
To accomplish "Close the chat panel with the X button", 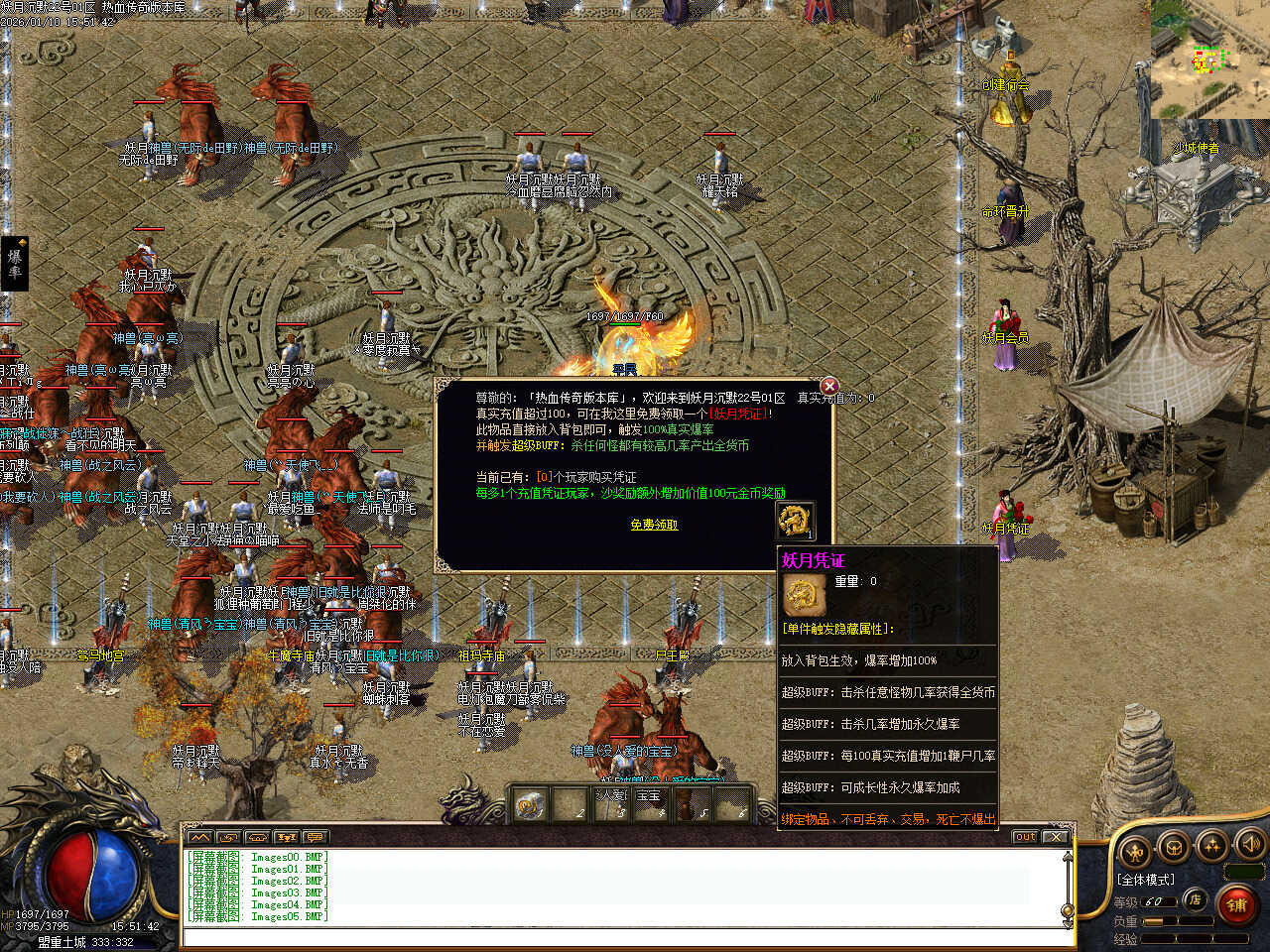I will [x=1055, y=837].
